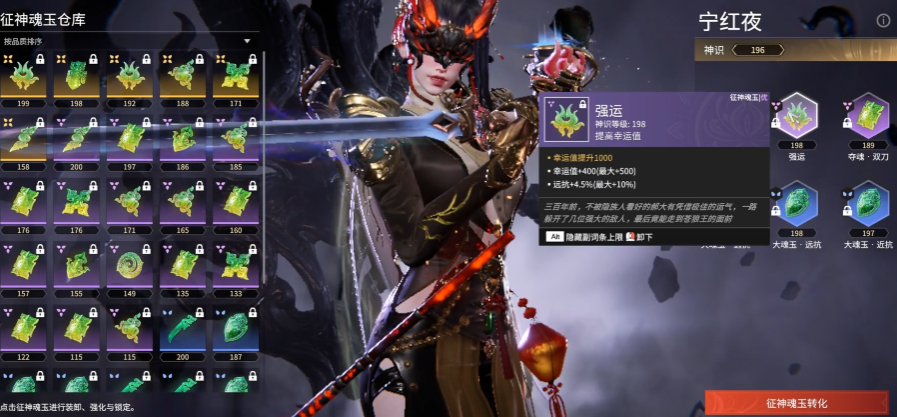
Task: Pick the purple jade with level 122
Action: pos(24,327)
